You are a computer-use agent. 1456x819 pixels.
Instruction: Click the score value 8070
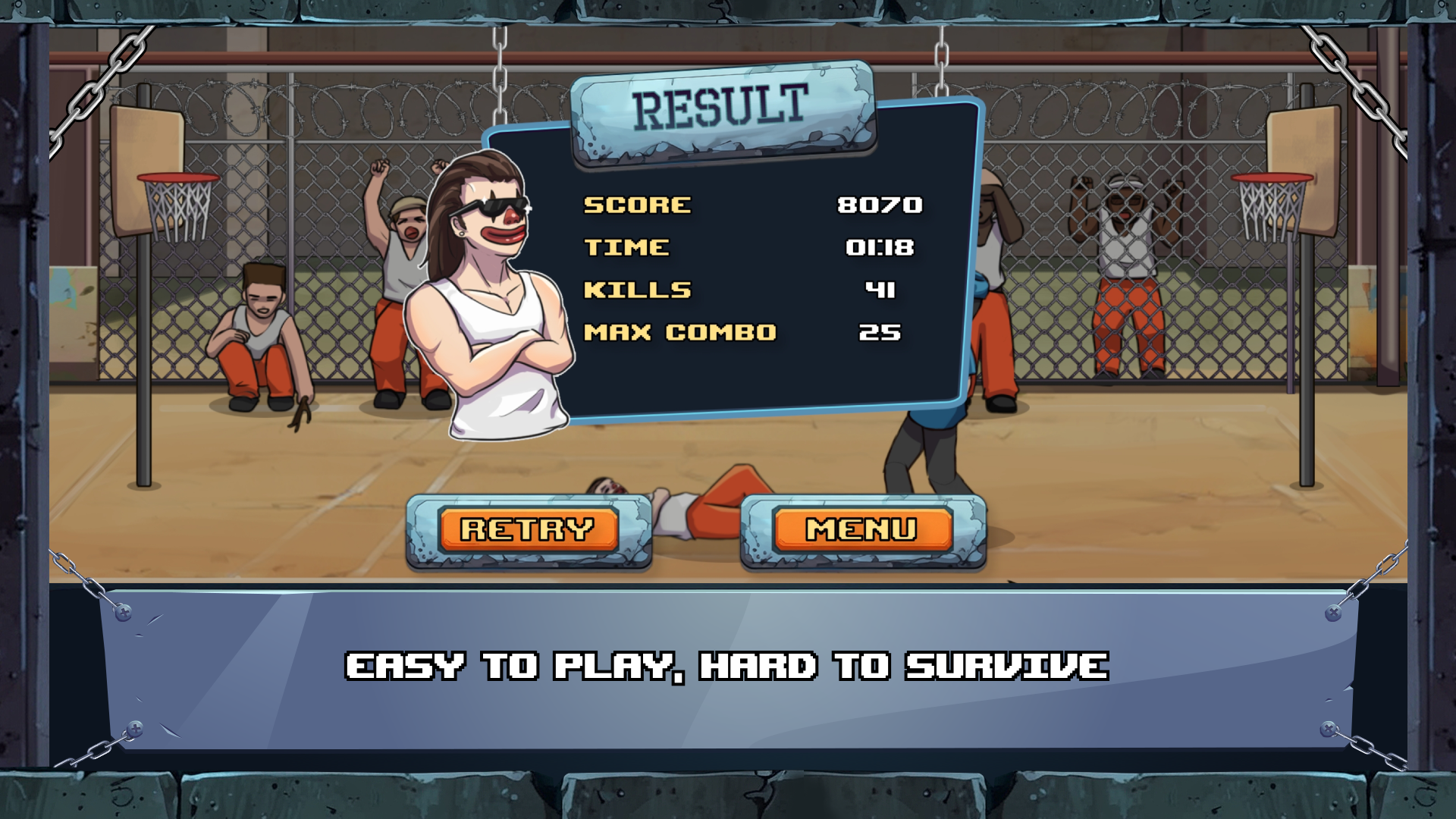(x=878, y=203)
